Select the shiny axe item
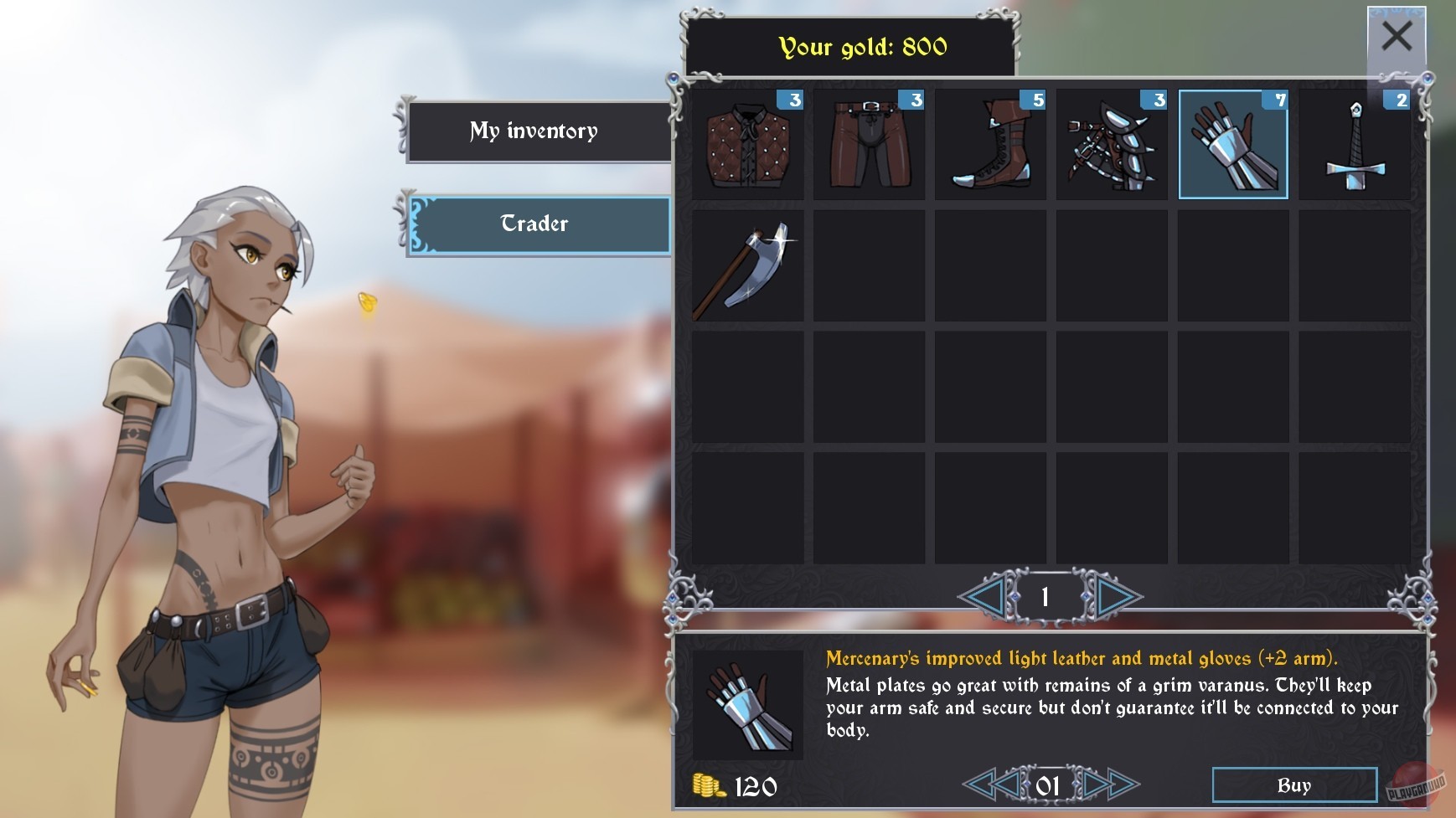The image size is (1456, 818). (748, 265)
